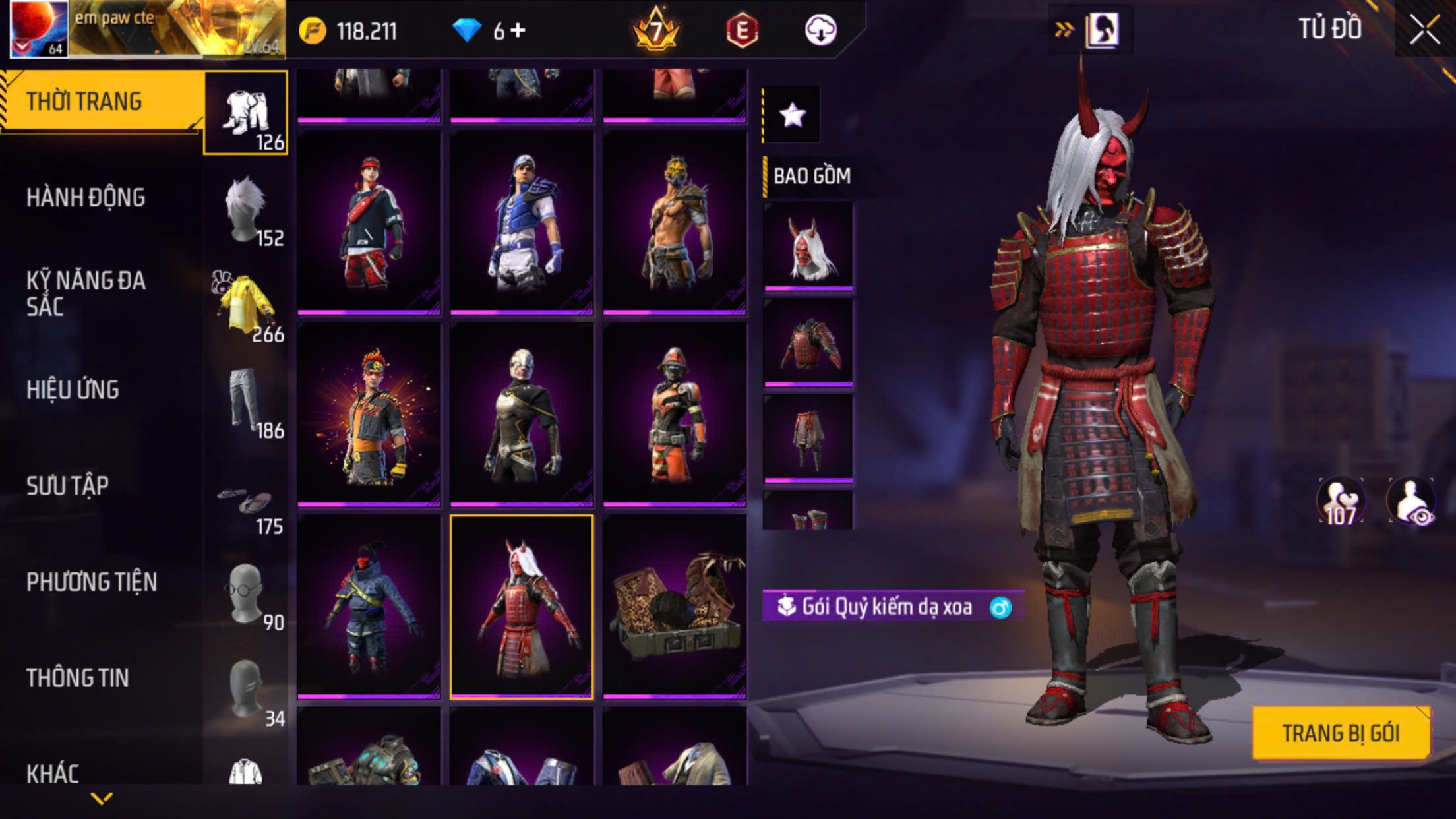Select the Hiệu Ứng category
Image resolution: width=1456 pixels, height=819 pixels.
73,390
